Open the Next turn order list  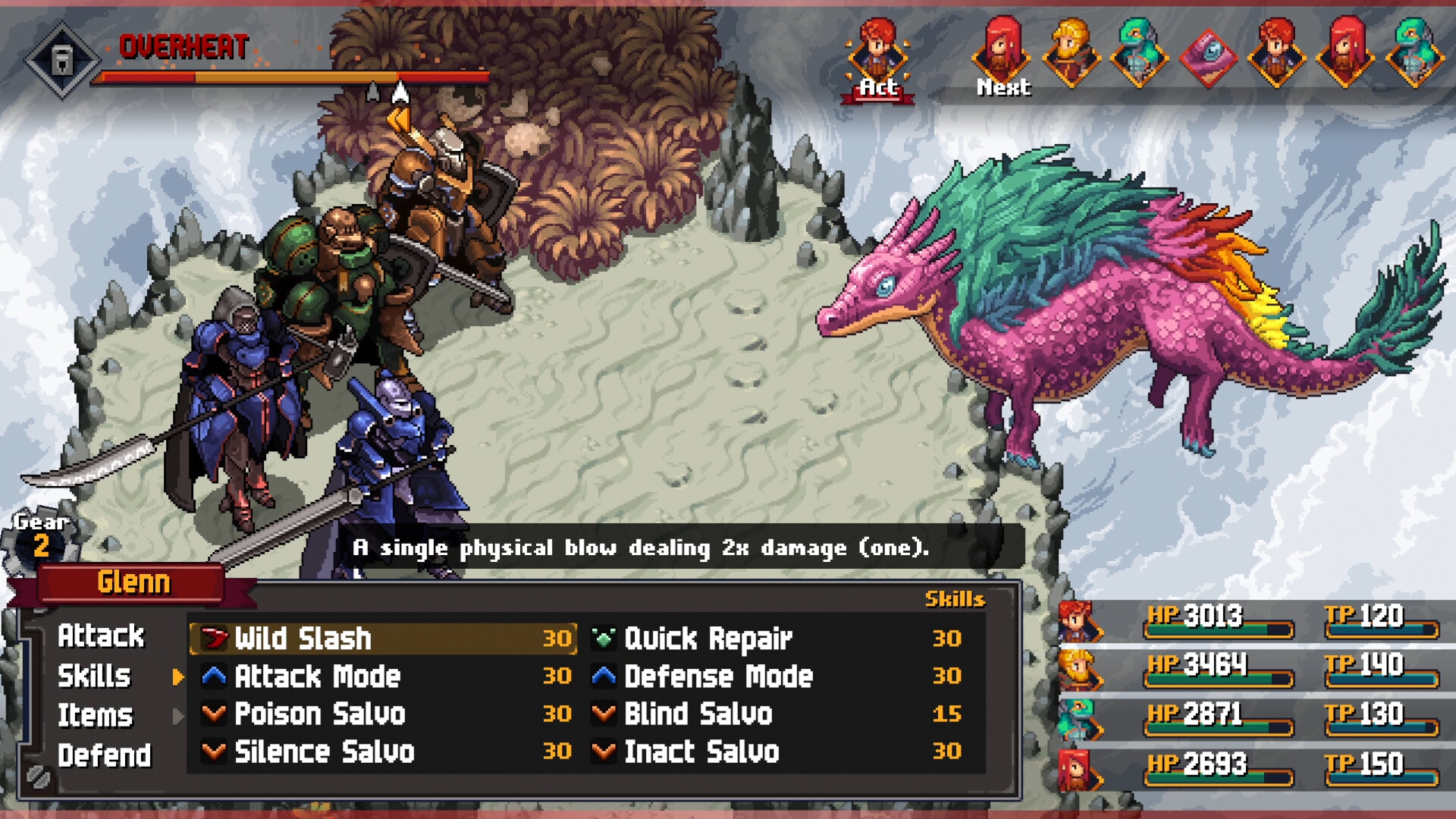click(1003, 86)
